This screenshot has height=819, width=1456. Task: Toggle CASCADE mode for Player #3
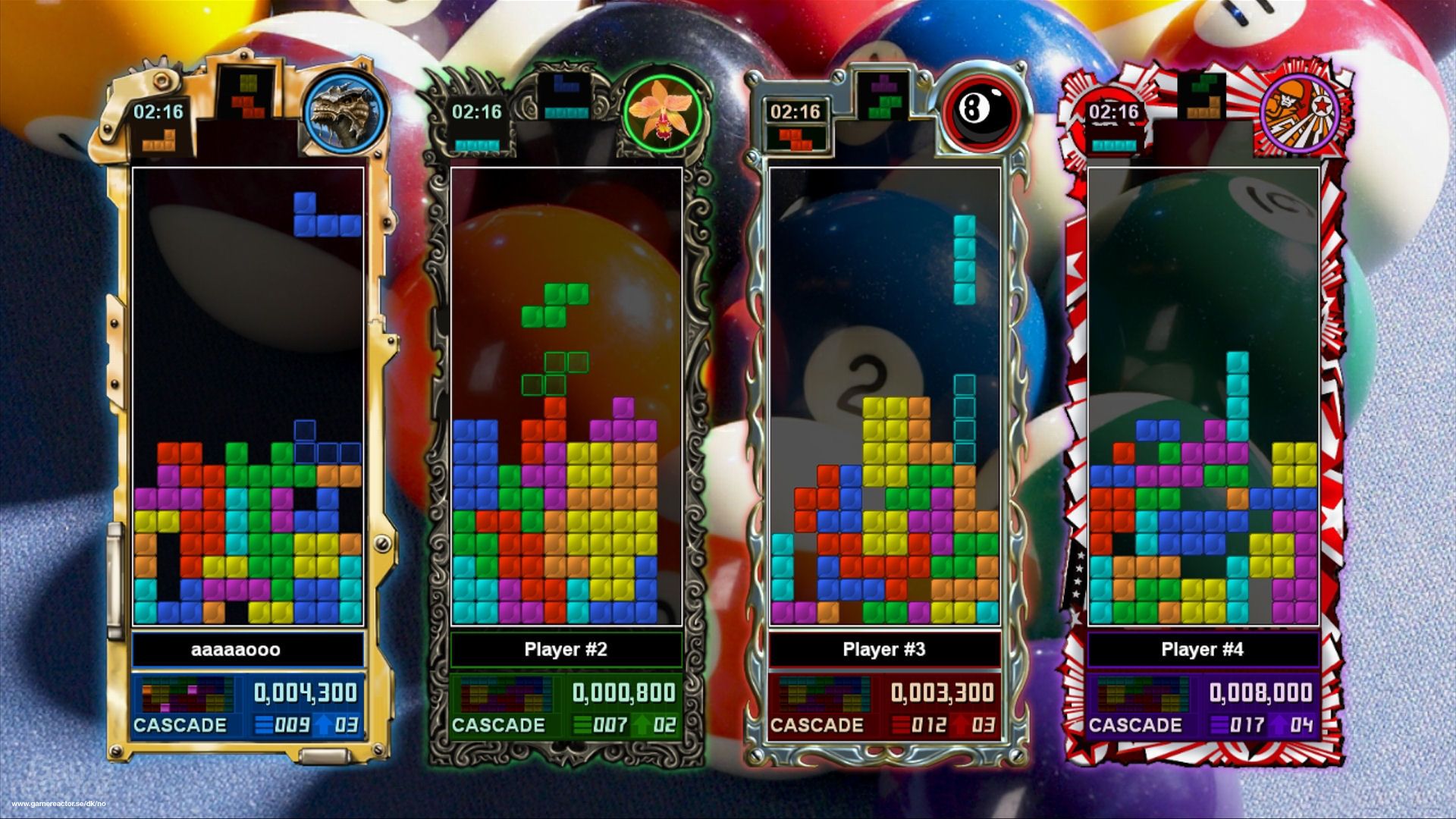click(820, 724)
